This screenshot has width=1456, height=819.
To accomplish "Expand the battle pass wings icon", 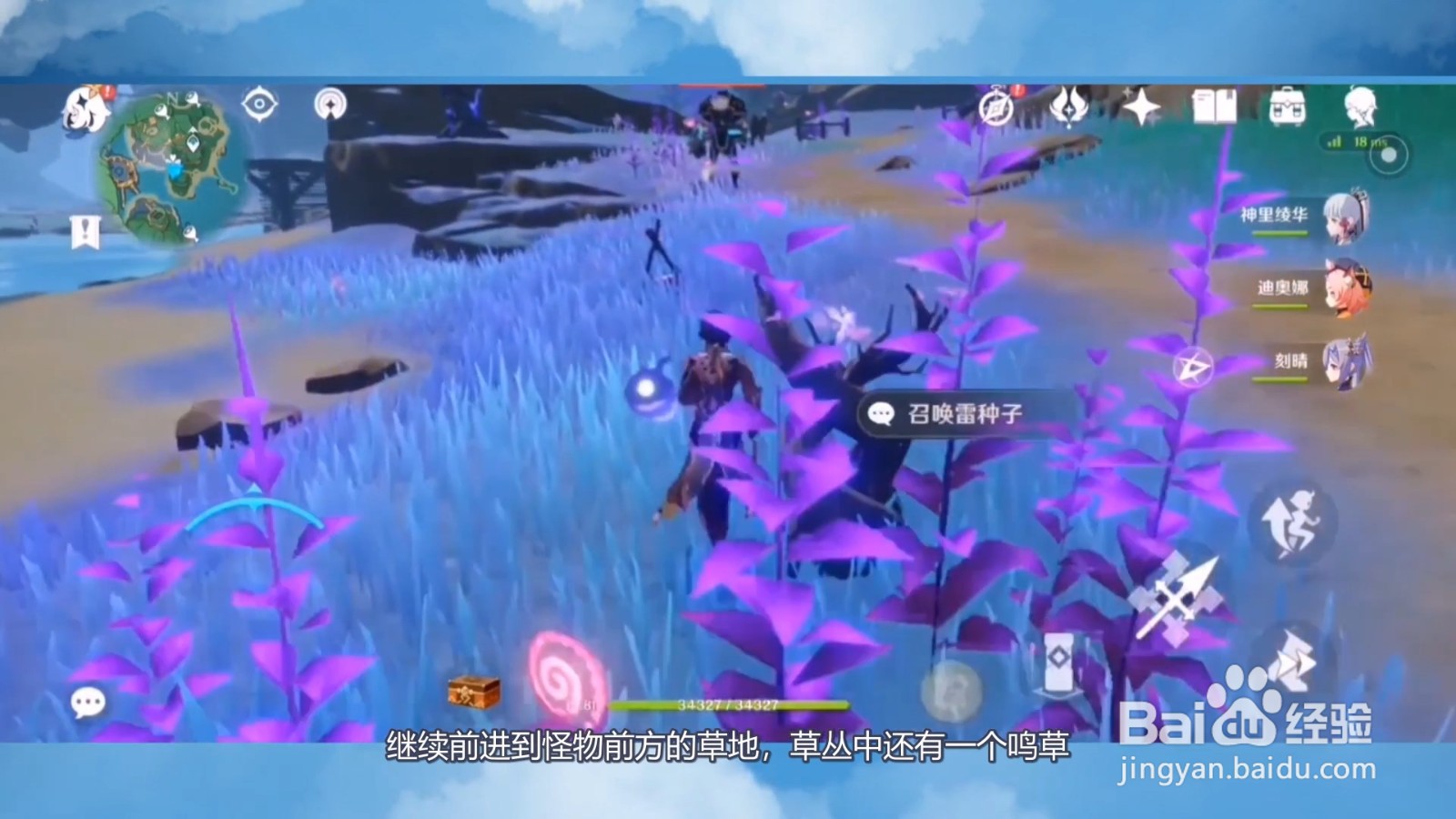I will pyautogui.click(x=1069, y=107).
